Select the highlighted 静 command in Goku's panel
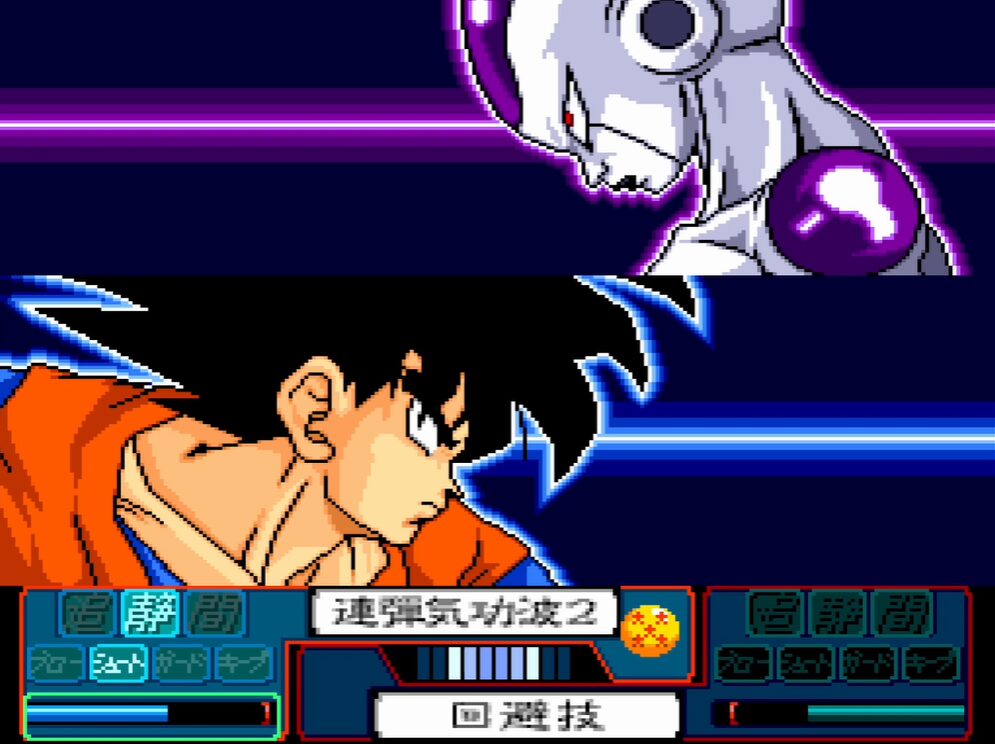This screenshot has height=744, width=995. coord(150,613)
